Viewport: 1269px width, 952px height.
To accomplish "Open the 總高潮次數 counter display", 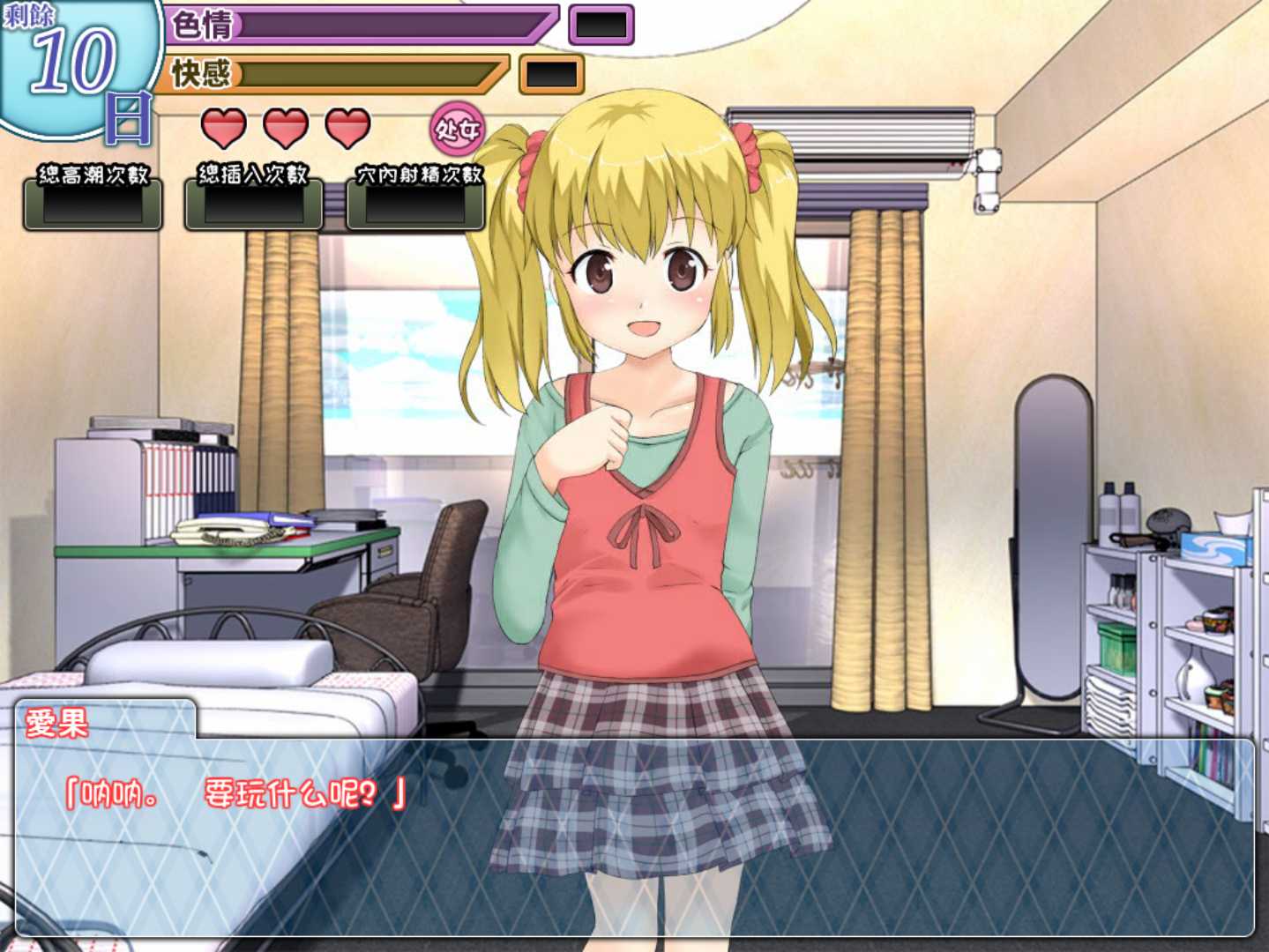I will 93,207.
